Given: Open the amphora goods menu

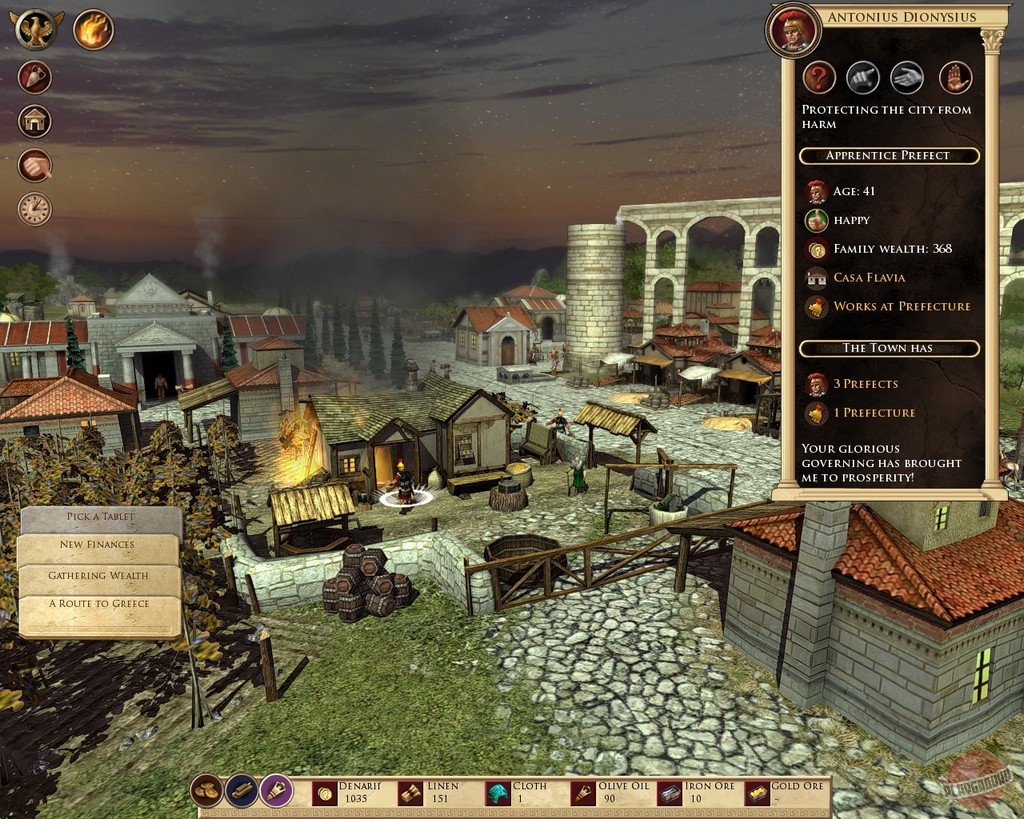Looking at the screenshot, I should (x=34, y=77).
